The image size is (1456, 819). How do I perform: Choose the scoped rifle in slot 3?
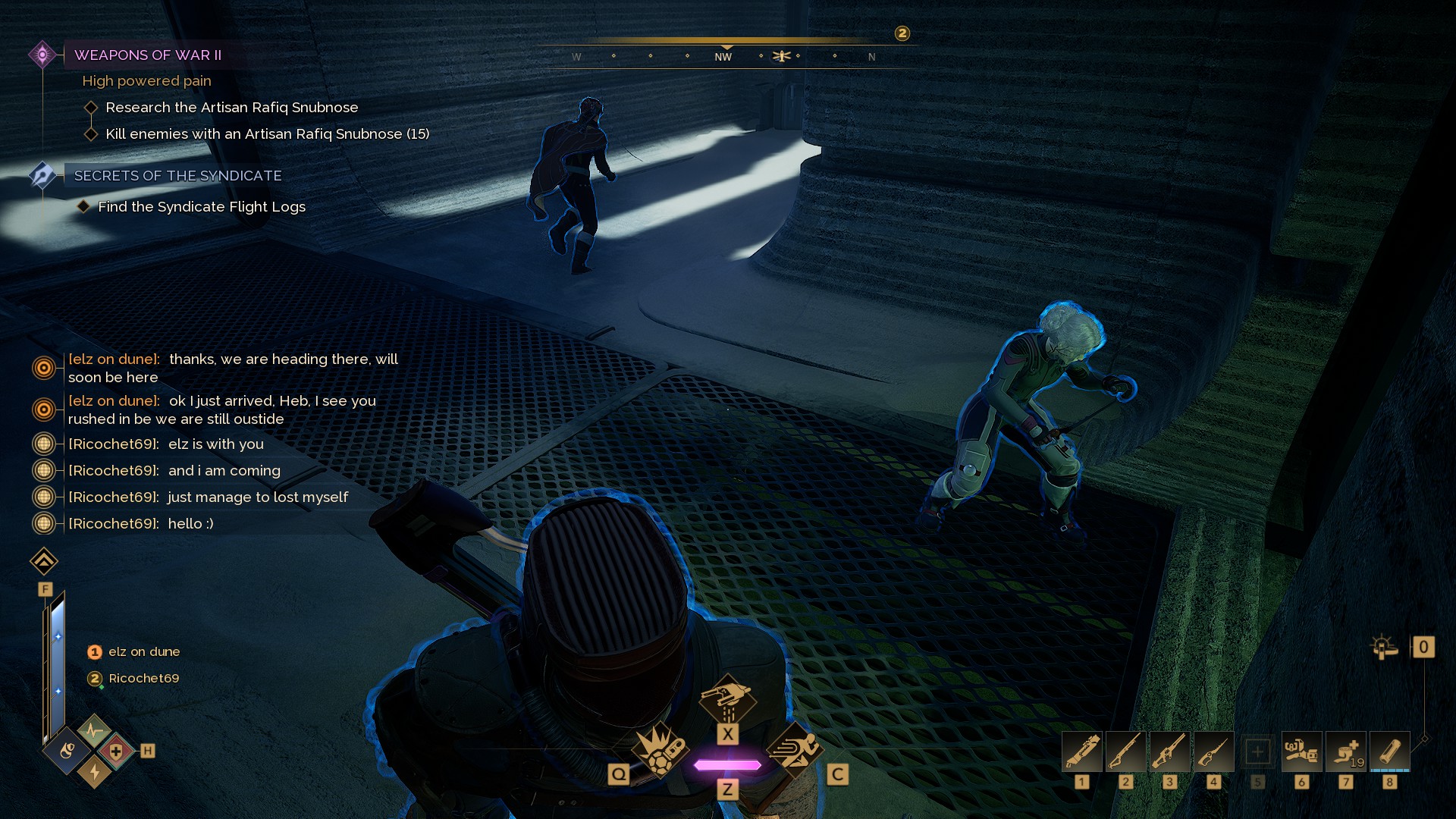(x=1170, y=752)
